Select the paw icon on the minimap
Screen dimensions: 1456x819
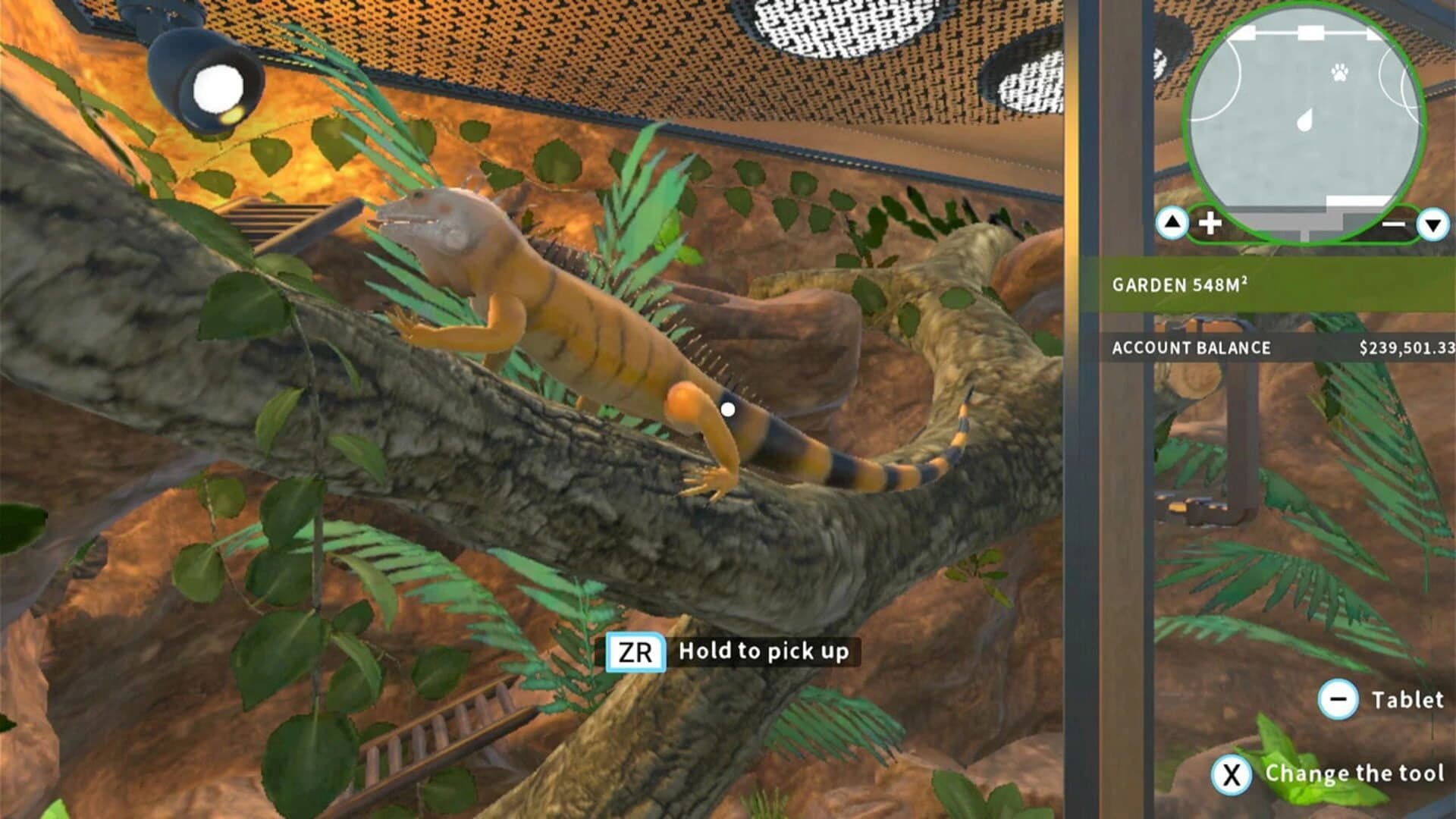1339,73
